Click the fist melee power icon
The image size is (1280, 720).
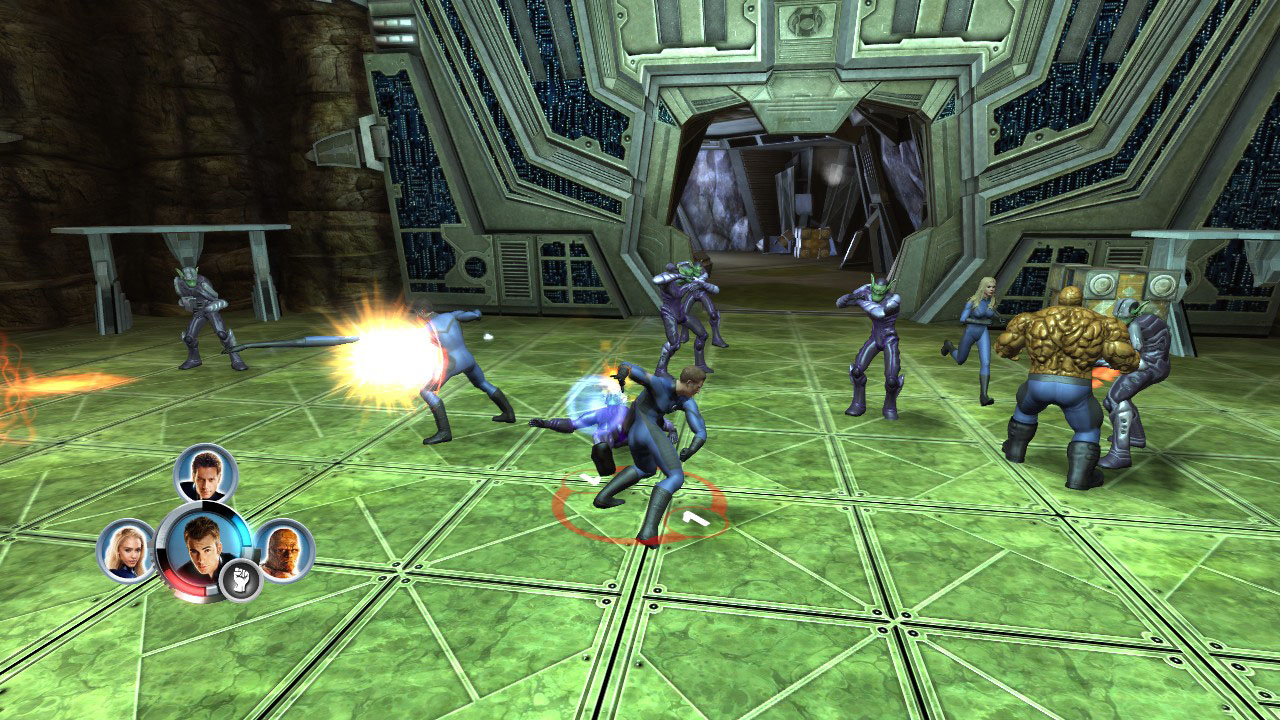pos(239,578)
